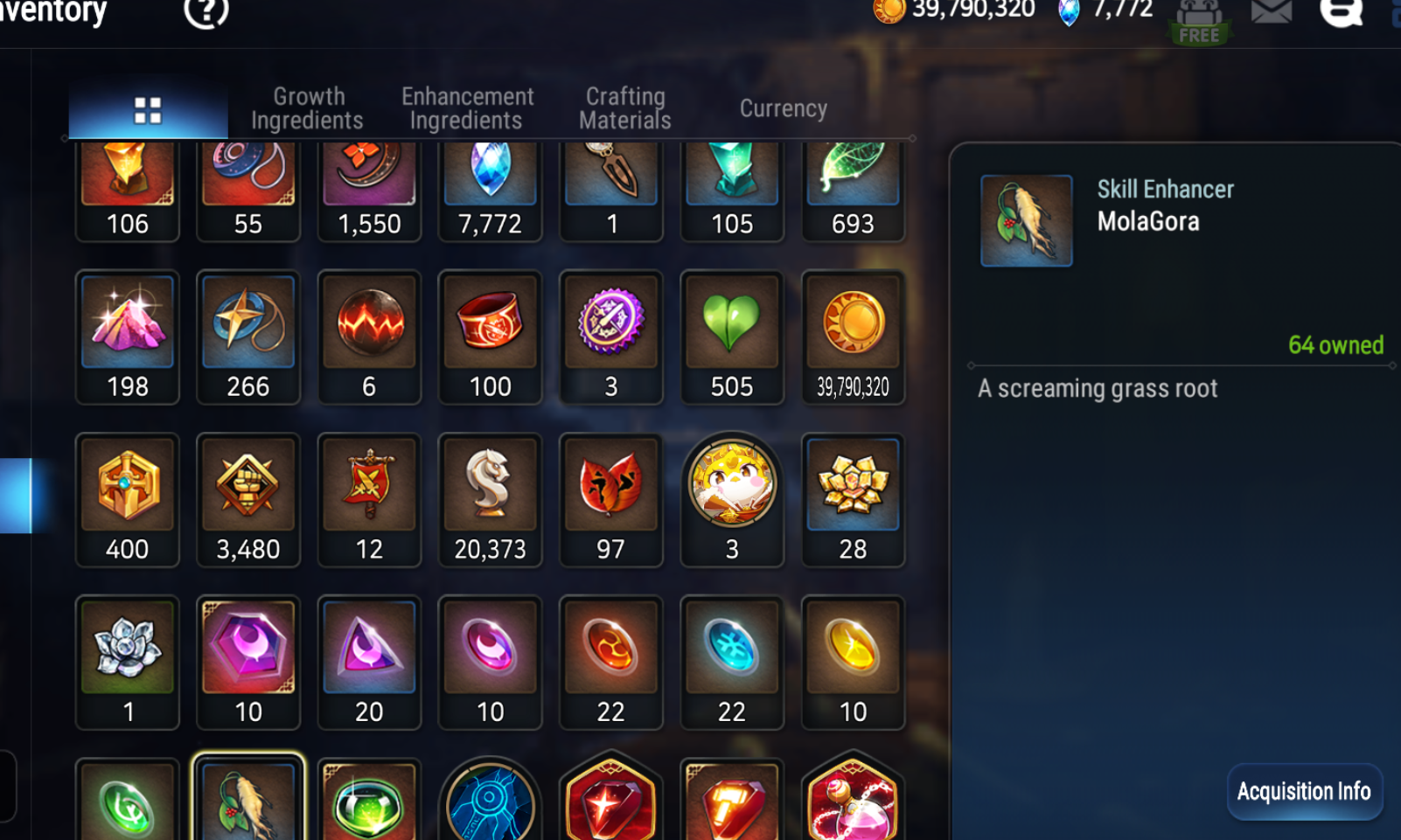Image resolution: width=1401 pixels, height=840 pixels.
Task: Click the inventory help question mark
Action: [206, 12]
